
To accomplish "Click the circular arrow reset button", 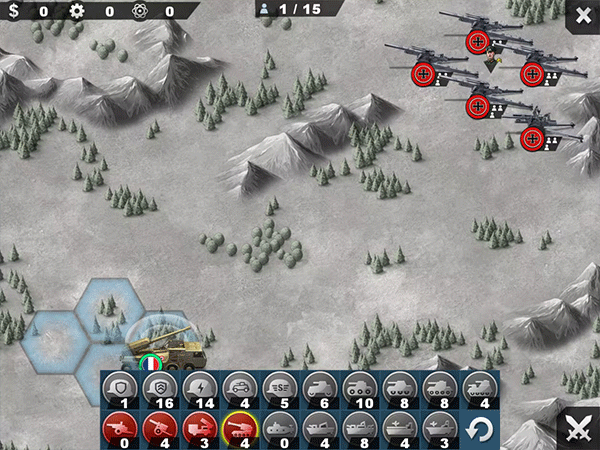I will [x=482, y=430].
